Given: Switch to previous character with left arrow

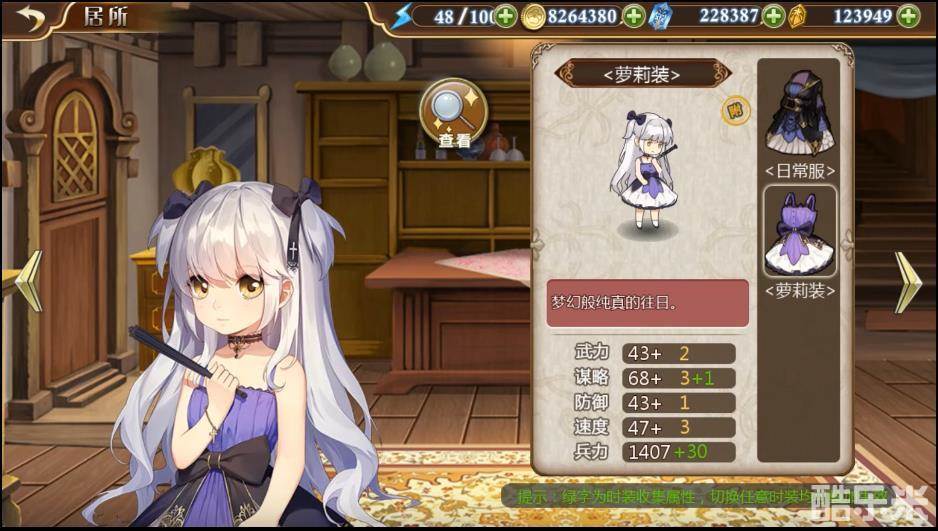Looking at the screenshot, I should (x=29, y=281).
